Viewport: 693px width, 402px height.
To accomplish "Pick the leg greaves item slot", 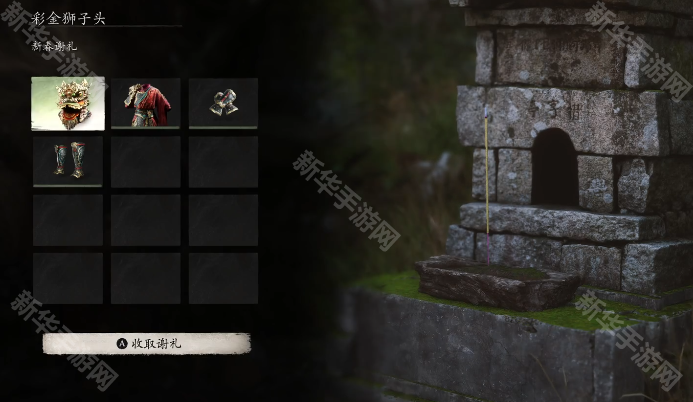I will click(68, 161).
